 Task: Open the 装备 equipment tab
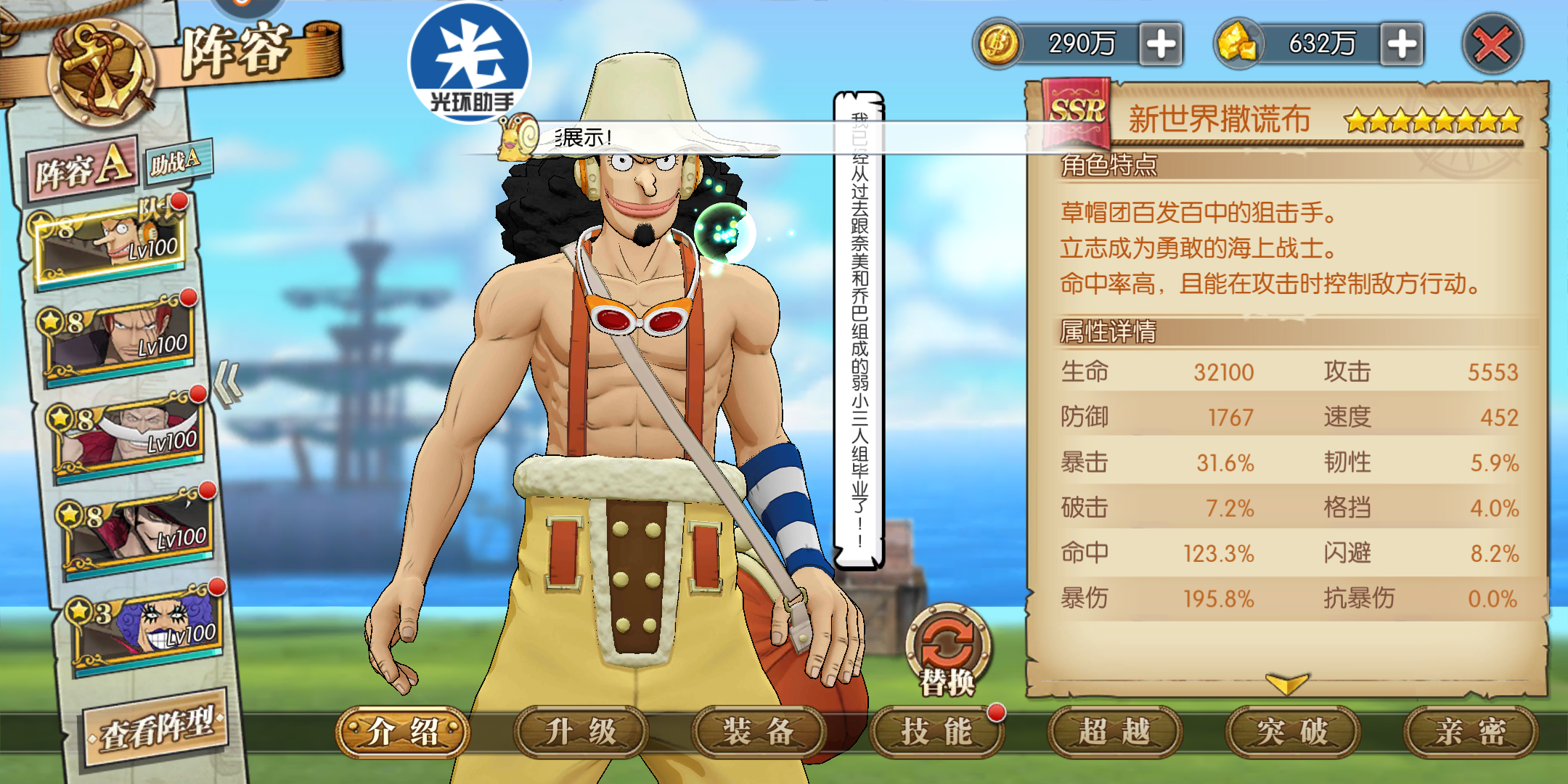(x=758, y=732)
